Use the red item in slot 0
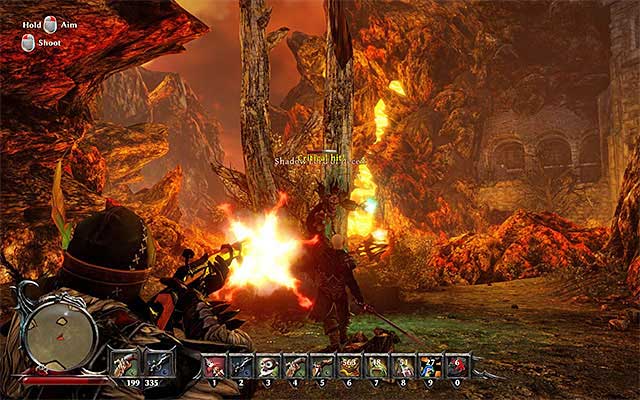 point(458,366)
